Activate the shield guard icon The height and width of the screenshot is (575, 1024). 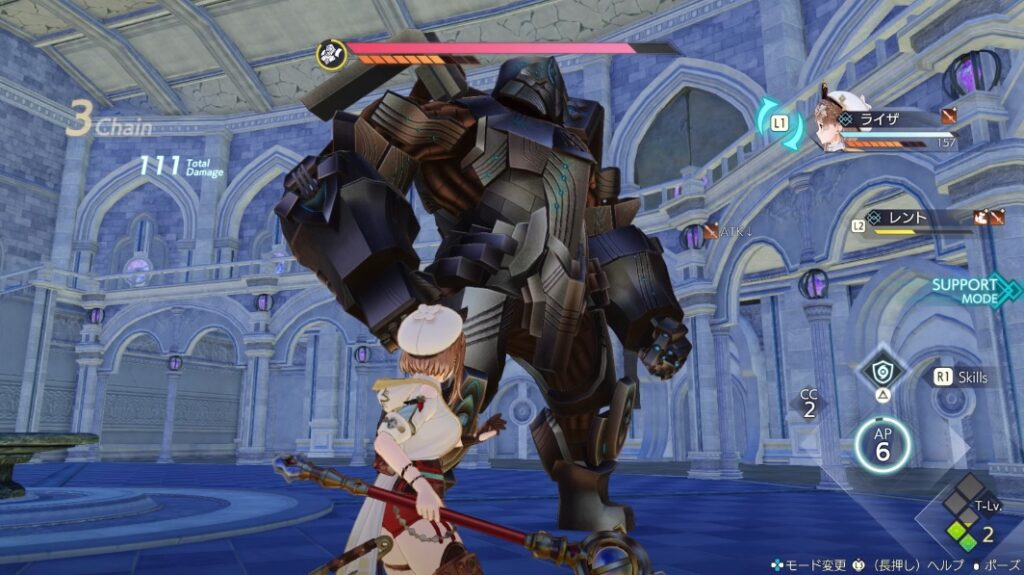pos(882,372)
